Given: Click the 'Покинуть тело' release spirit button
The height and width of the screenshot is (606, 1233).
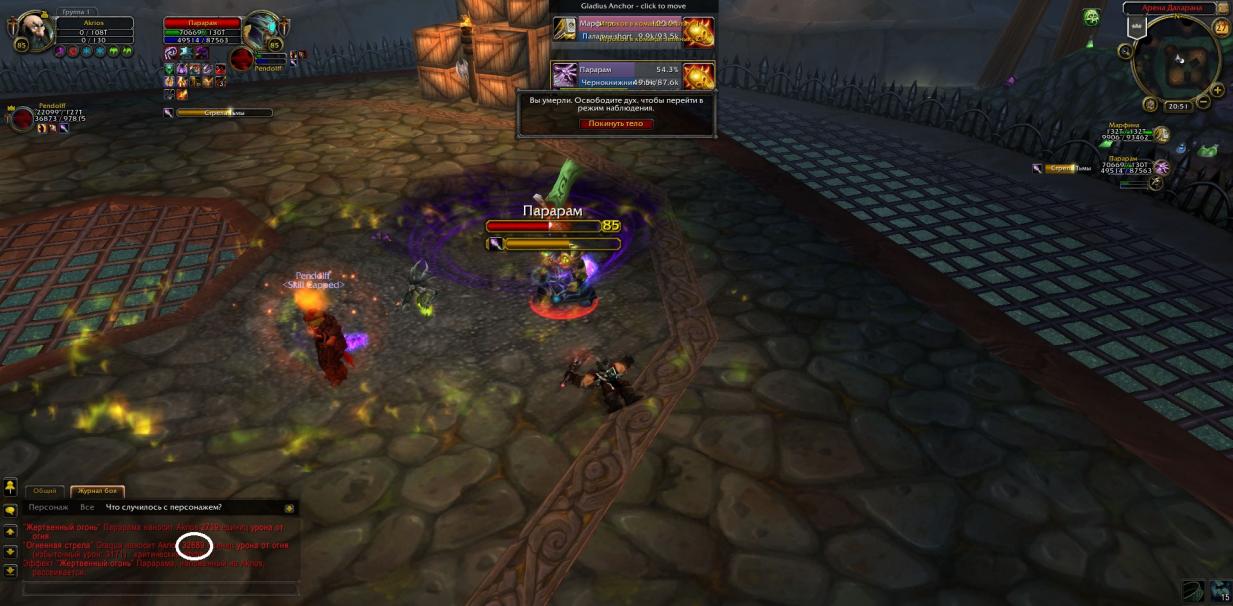Looking at the screenshot, I should click(616, 124).
